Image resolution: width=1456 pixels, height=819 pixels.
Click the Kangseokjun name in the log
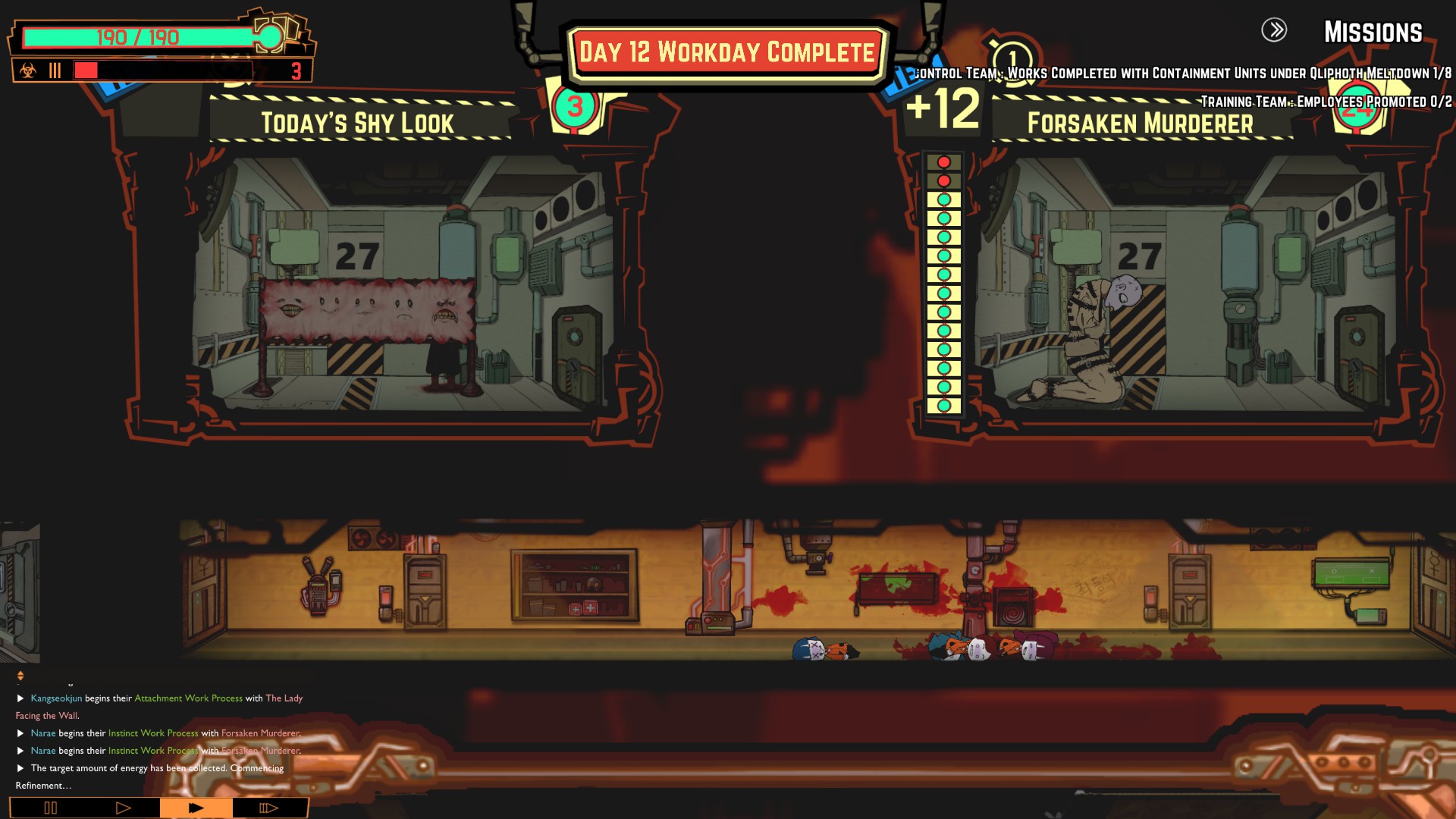click(56, 698)
